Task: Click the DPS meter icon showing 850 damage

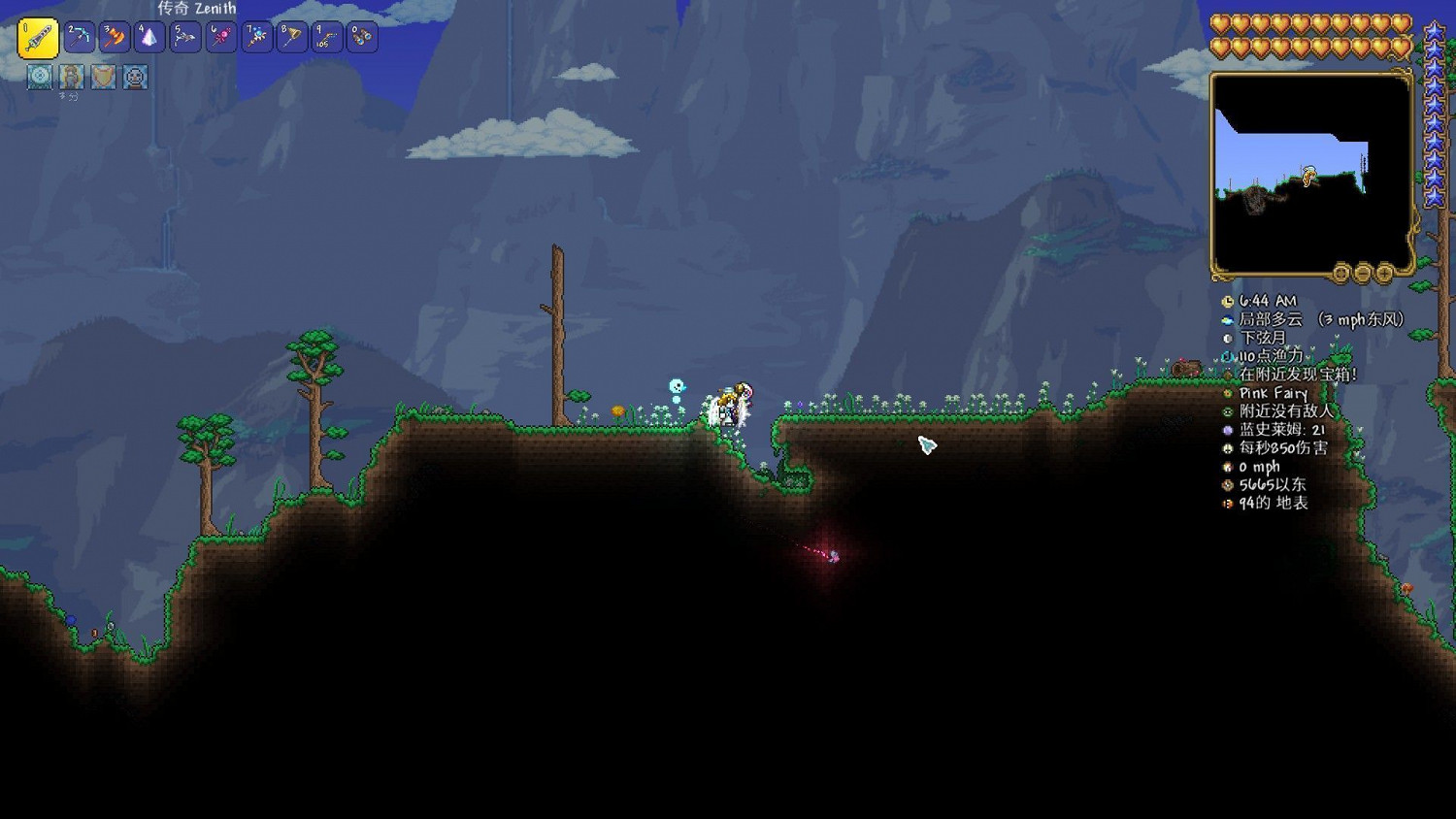Action: click(1228, 449)
